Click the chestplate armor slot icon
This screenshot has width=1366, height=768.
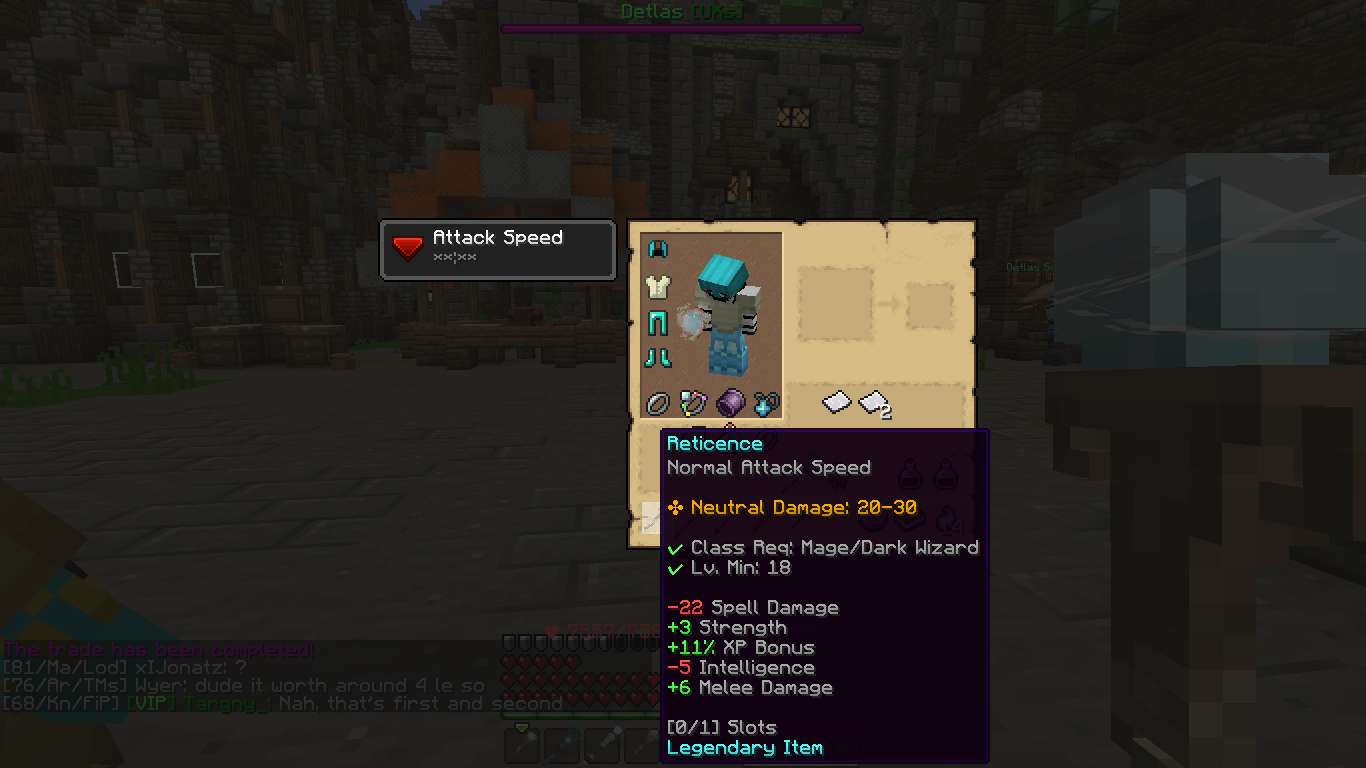point(658,288)
